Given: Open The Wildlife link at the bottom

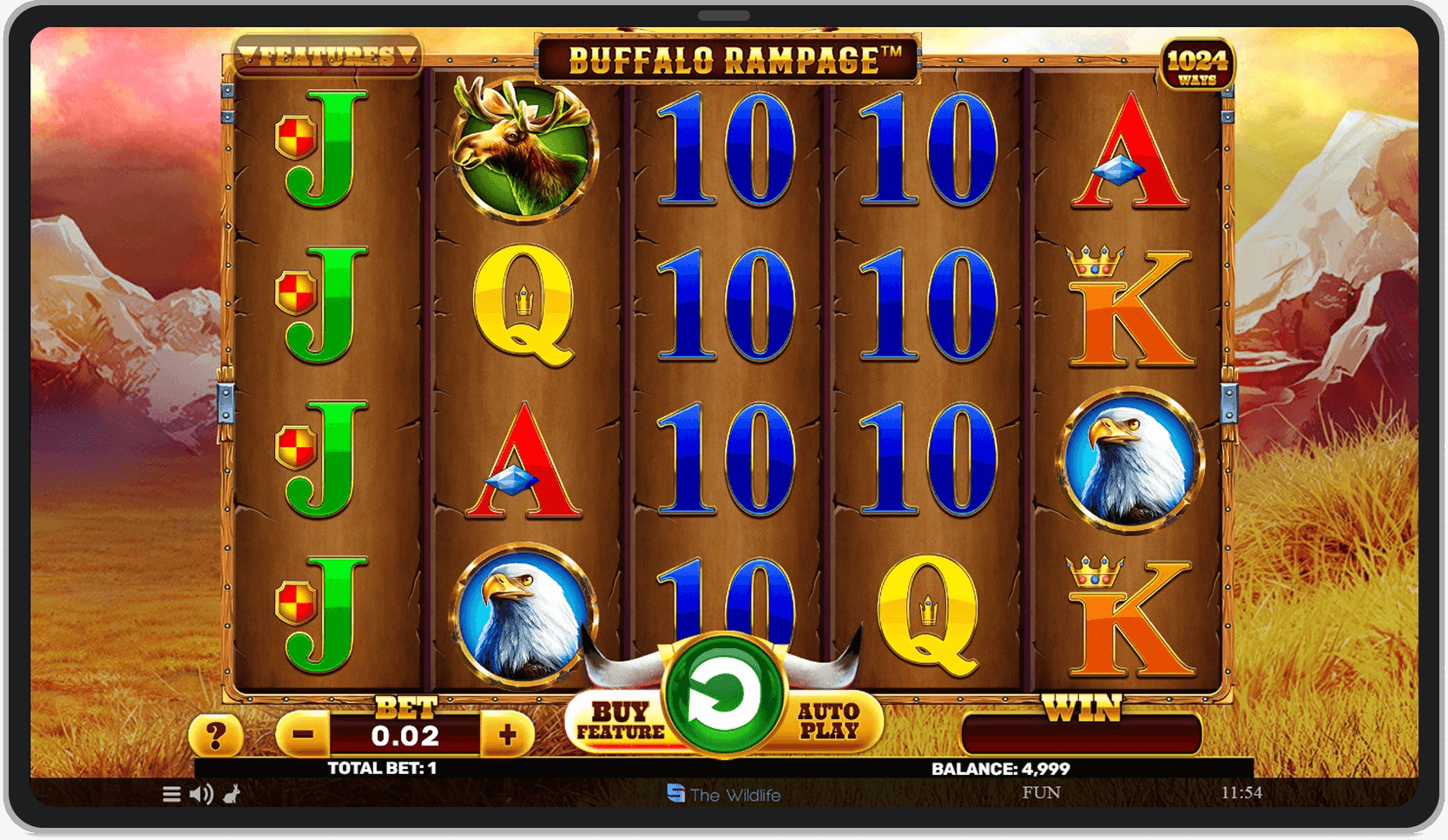Looking at the screenshot, I should (x=726, y=795).
